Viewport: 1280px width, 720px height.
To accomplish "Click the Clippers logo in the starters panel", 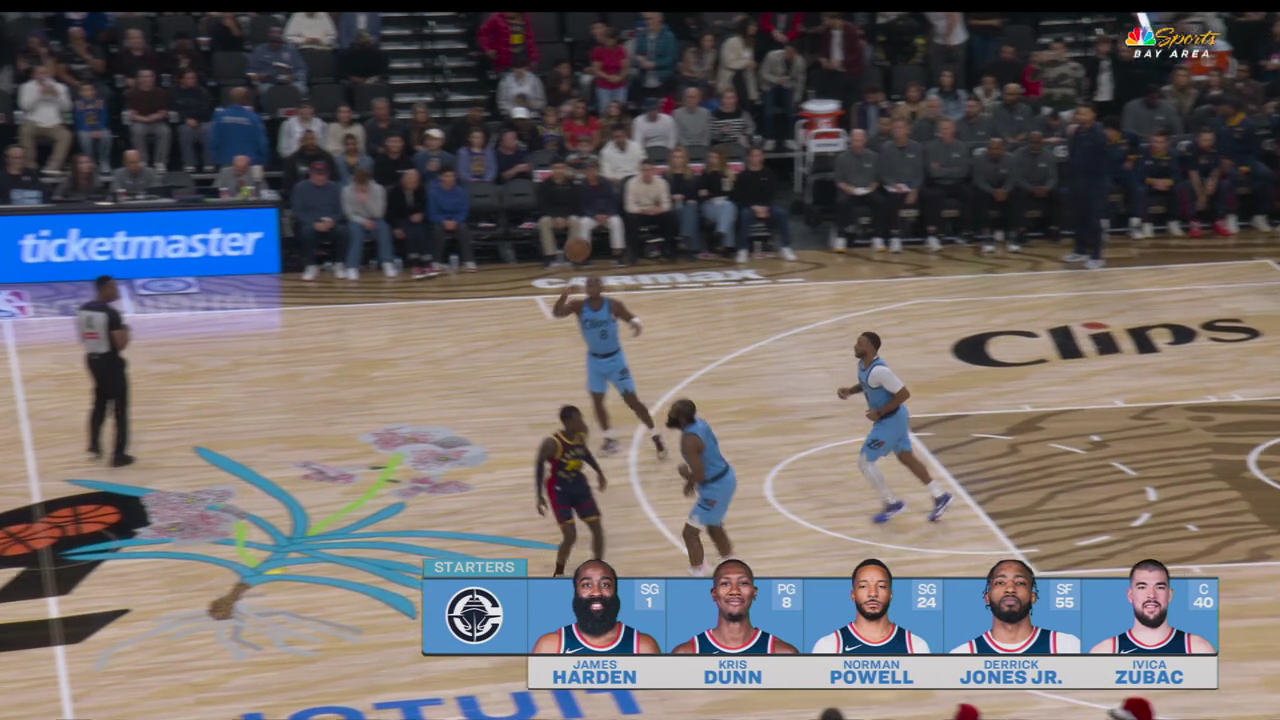I will 474,615.
